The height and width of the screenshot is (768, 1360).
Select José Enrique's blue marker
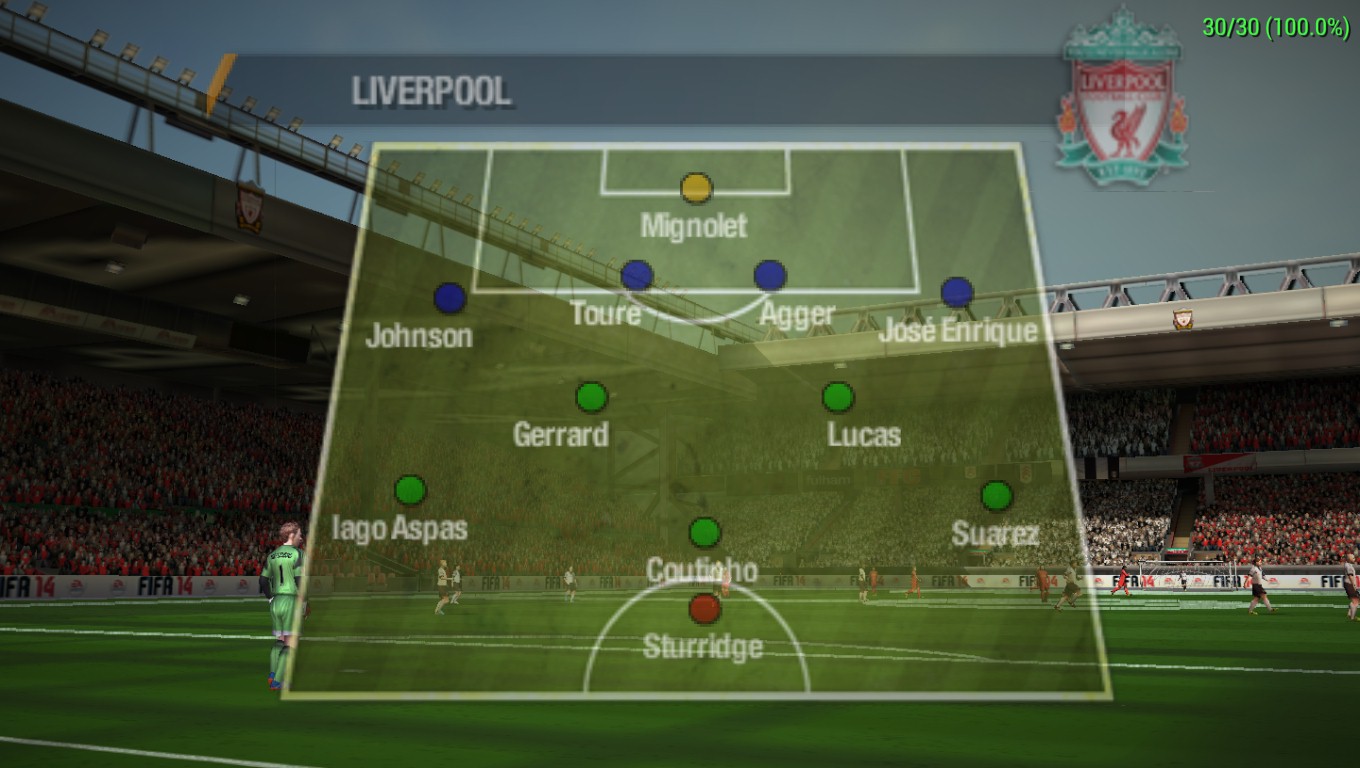[957, 292]
